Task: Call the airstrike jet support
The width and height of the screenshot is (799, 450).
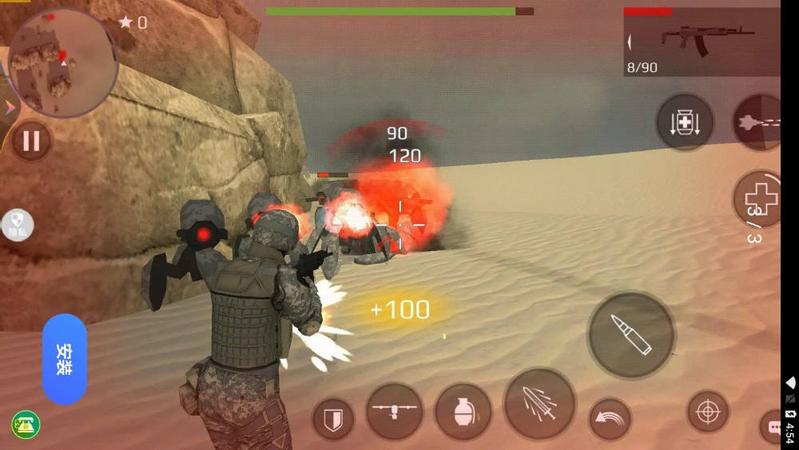Action: click(x=760, y=122)
